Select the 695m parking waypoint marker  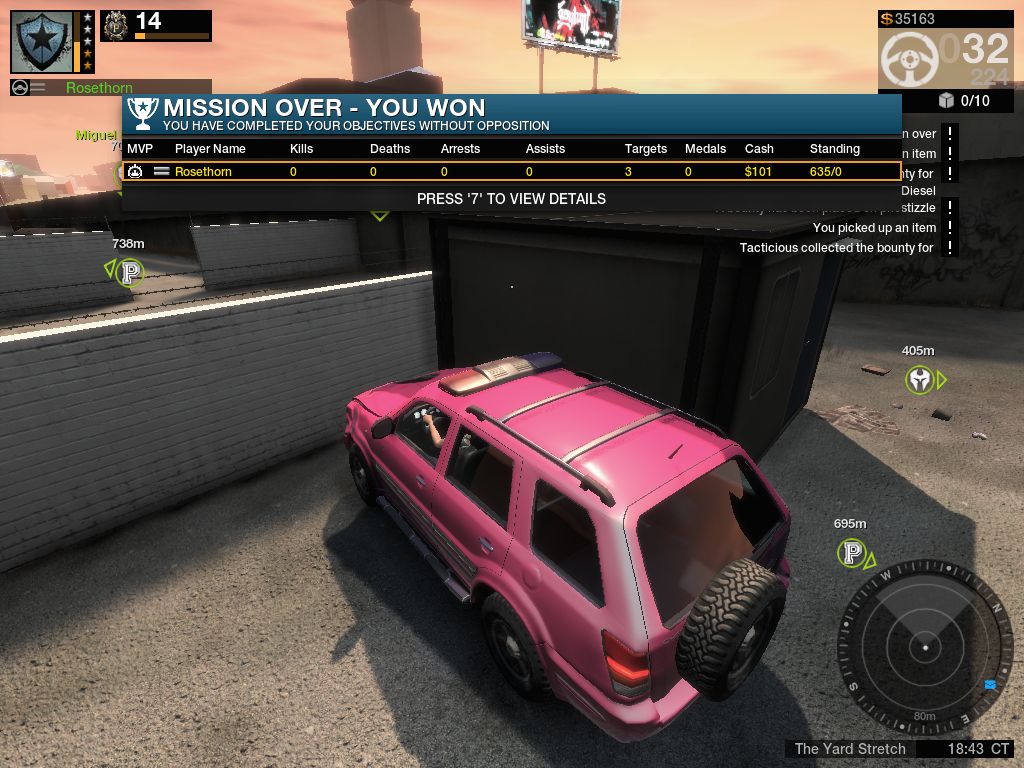coord(852,553)
